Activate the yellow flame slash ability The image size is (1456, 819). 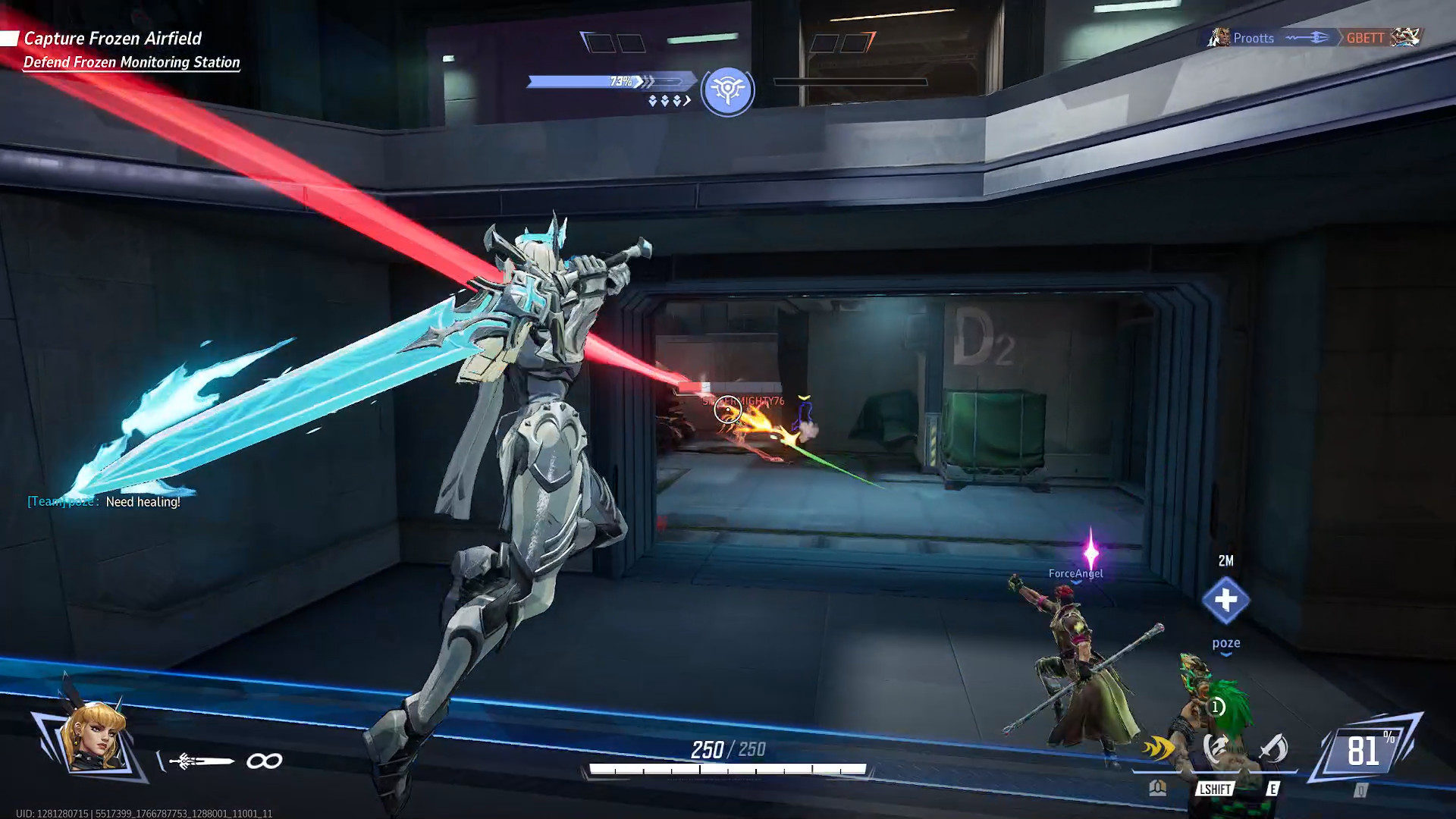pos(1158,749)
